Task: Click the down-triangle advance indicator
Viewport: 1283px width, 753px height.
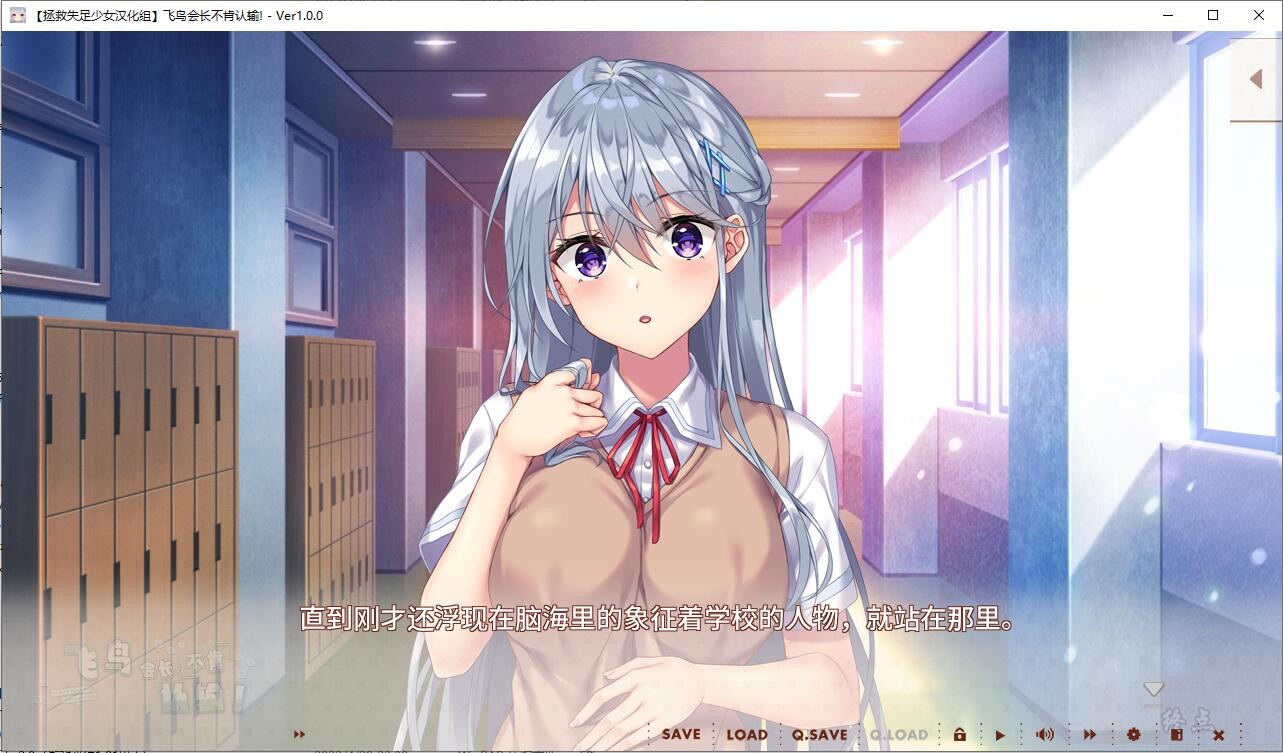Action: pos(1154,688)
